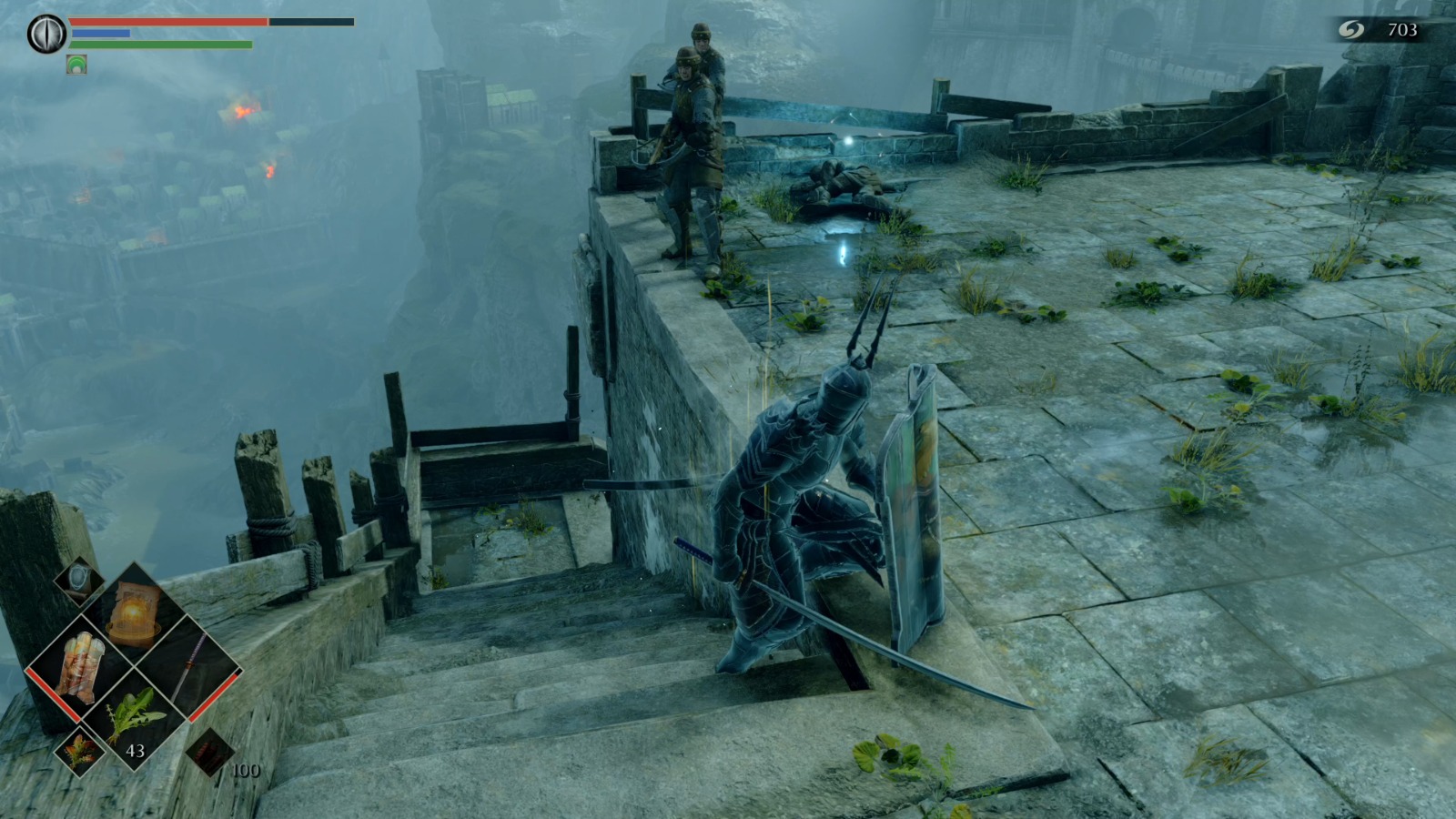Viewport: 1456px width, 819px height.
Task: Click the blue magic bar
Action: click(100, 33)
